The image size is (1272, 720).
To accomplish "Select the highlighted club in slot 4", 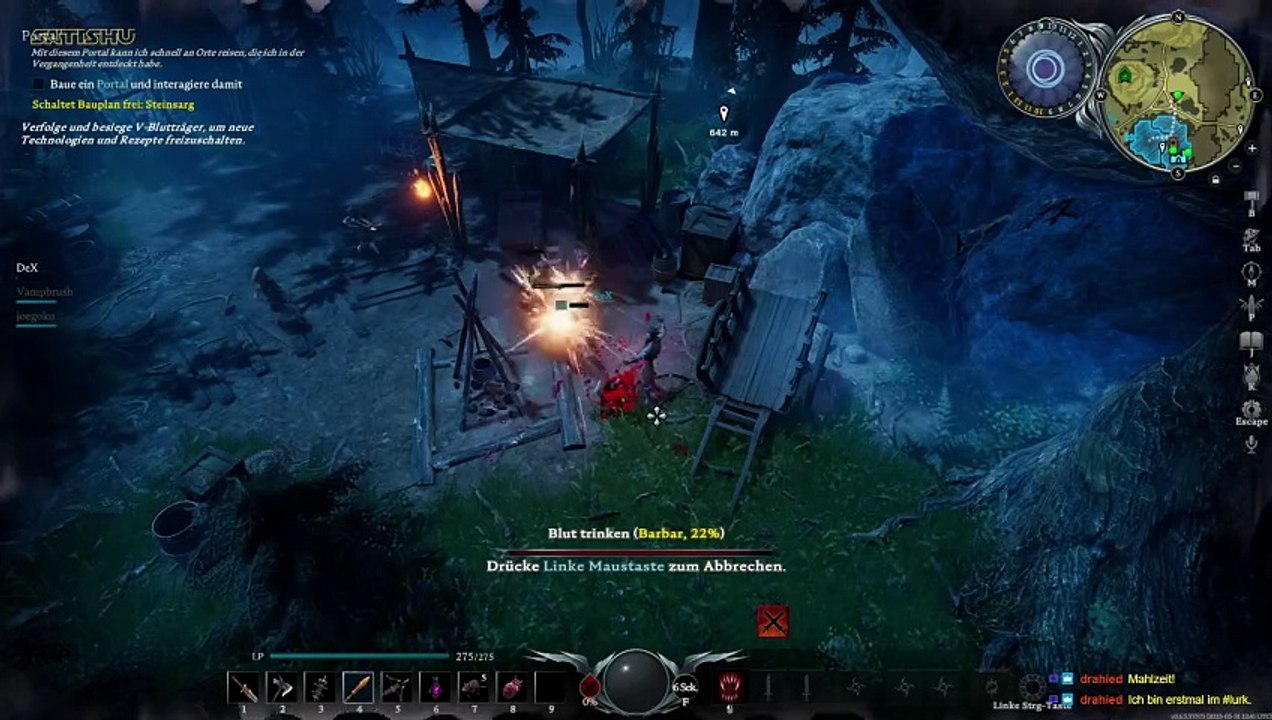I will click(358, 687).
